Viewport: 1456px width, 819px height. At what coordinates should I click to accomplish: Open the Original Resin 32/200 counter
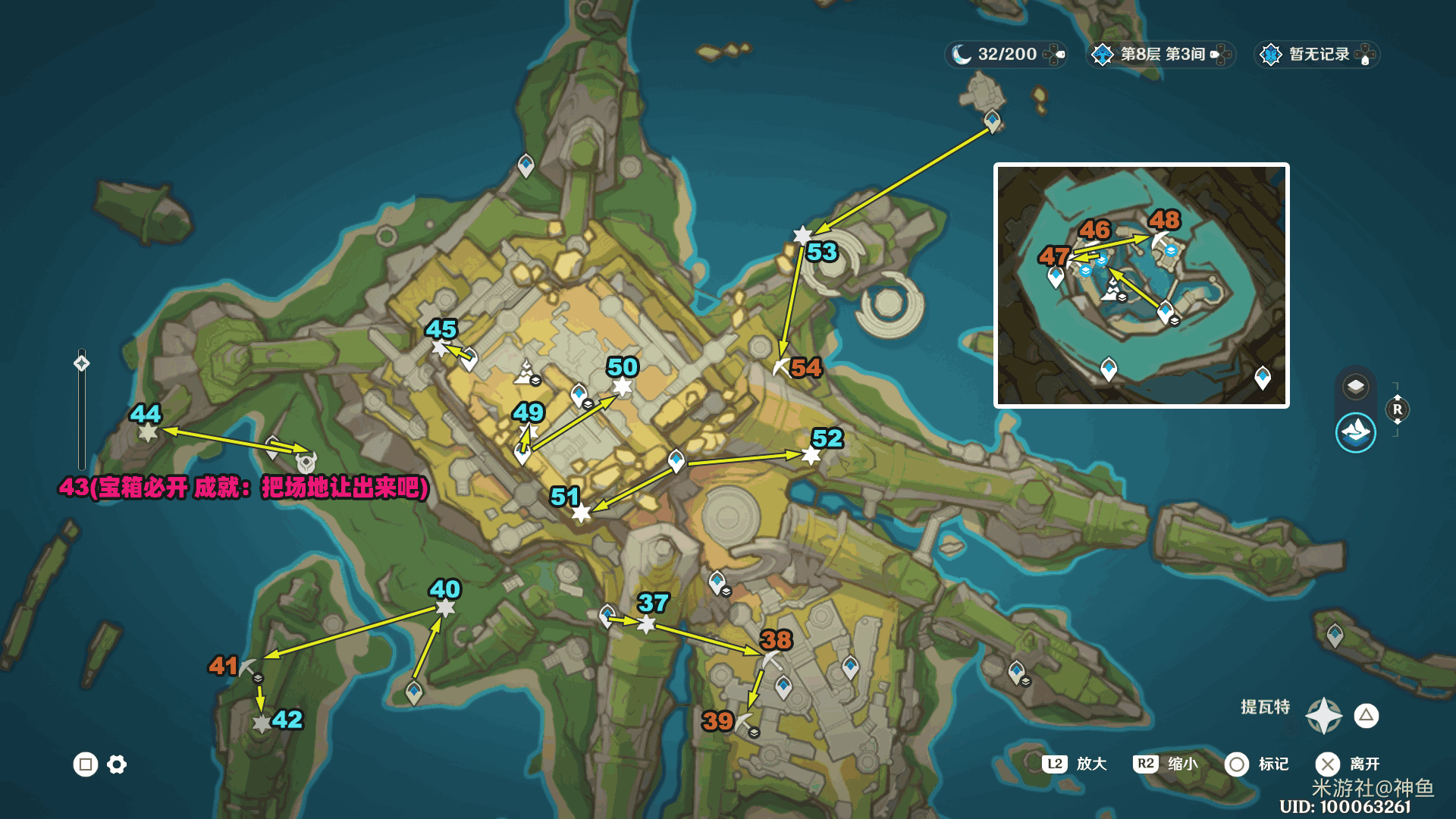point(1006,55)
